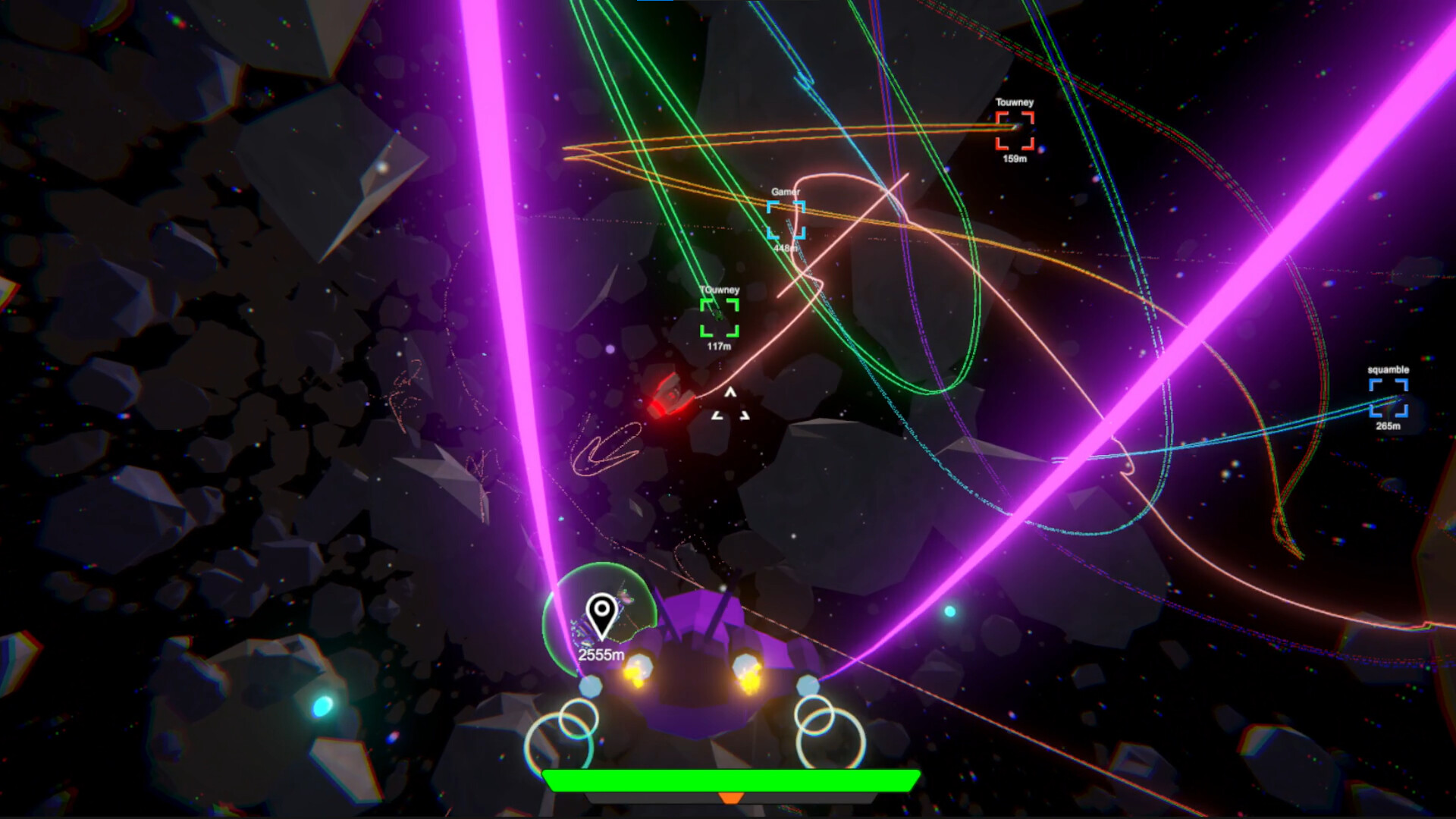Screen dimensions: 1456x819
Task: Select the red Touwney target bracket
Action: click(x=1015, y=130)
